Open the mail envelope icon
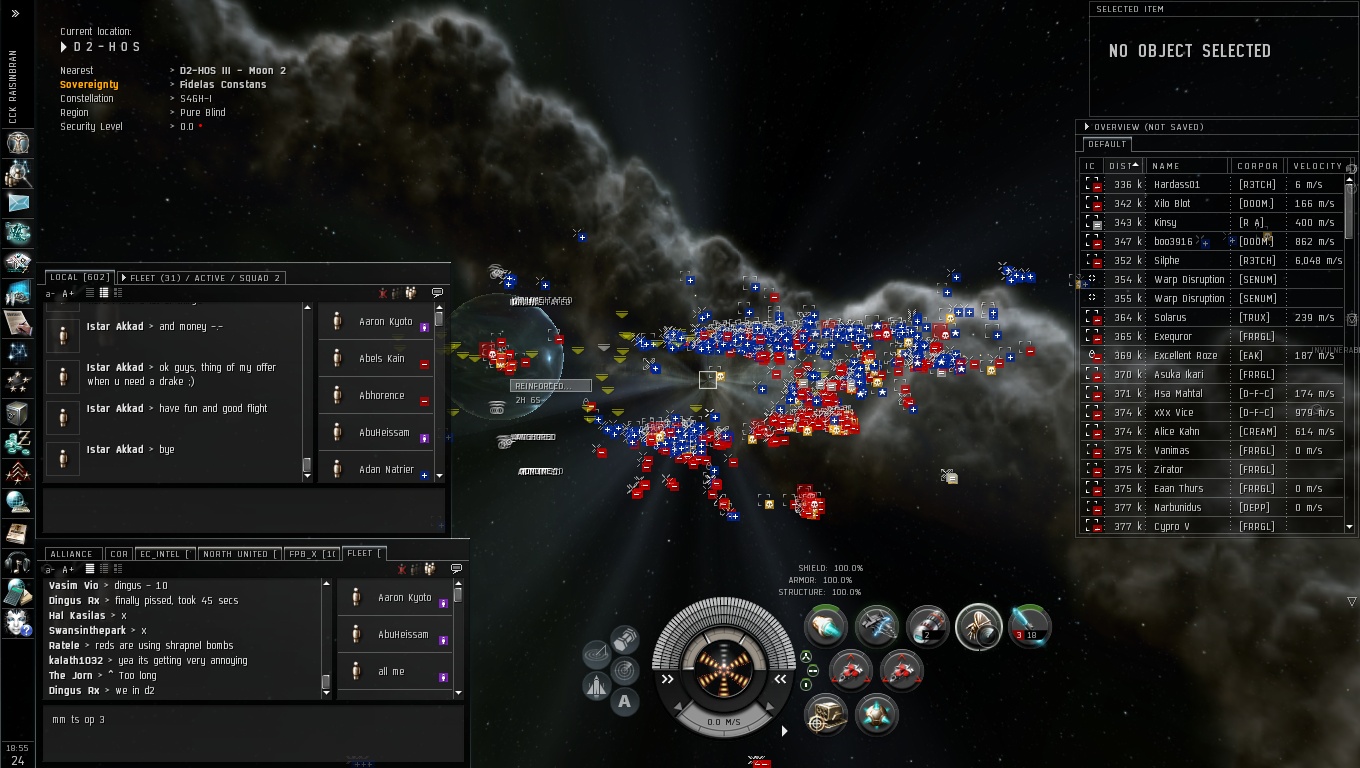The image size is (1360, 768). [18, 202]
